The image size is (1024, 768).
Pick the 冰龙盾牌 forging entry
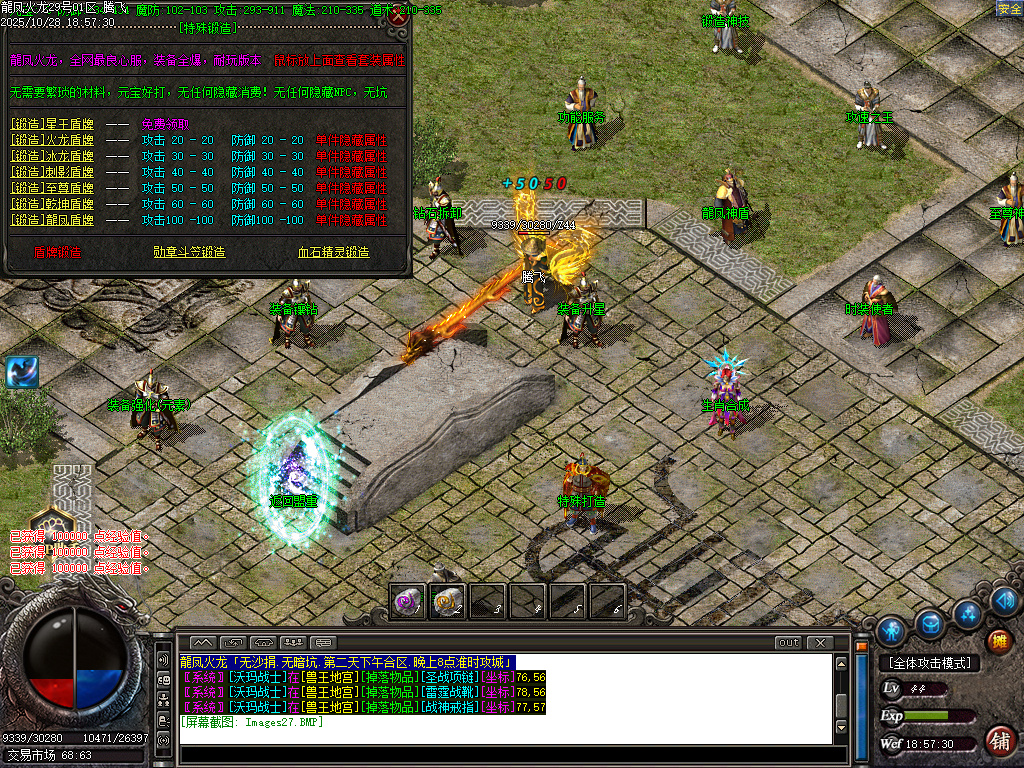click(52, 157)
